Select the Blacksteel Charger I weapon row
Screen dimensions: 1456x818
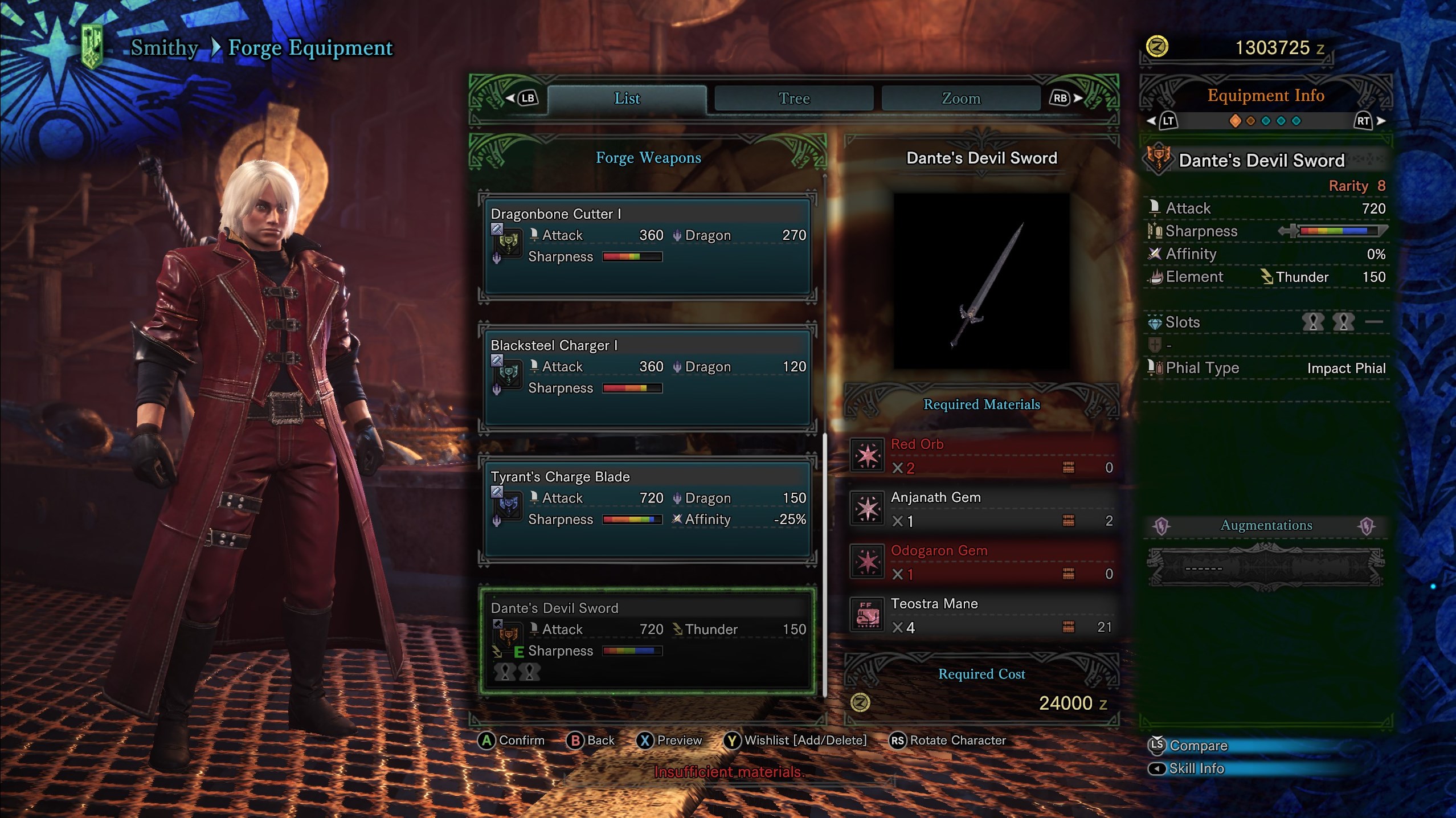(647, 377)
